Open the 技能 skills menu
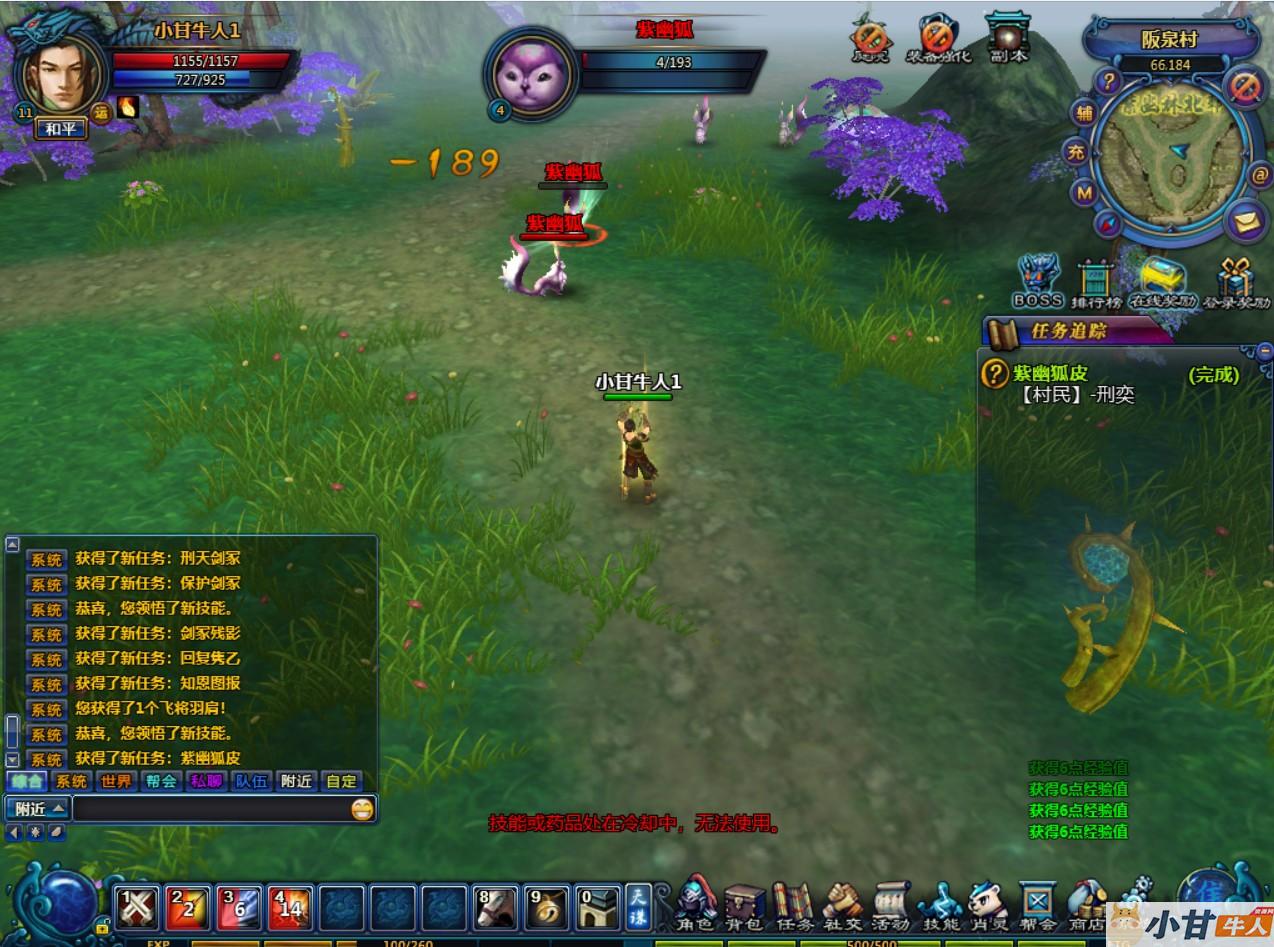Viewport: 1274px width, 947px height. (939, 903)
